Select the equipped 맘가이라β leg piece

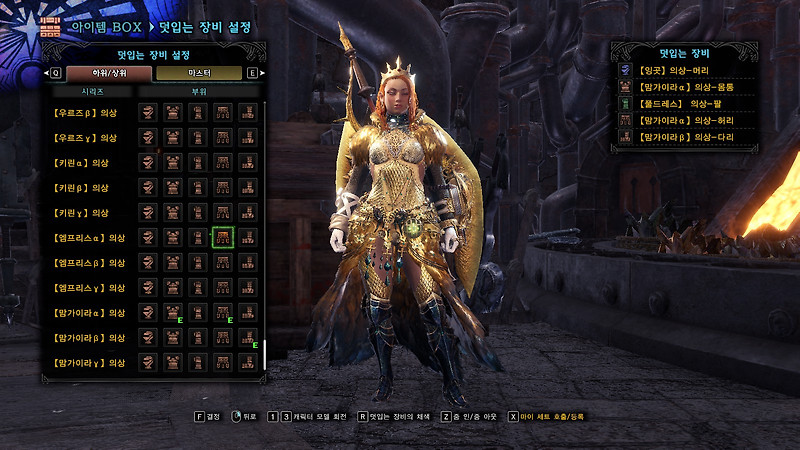[247, 338]
